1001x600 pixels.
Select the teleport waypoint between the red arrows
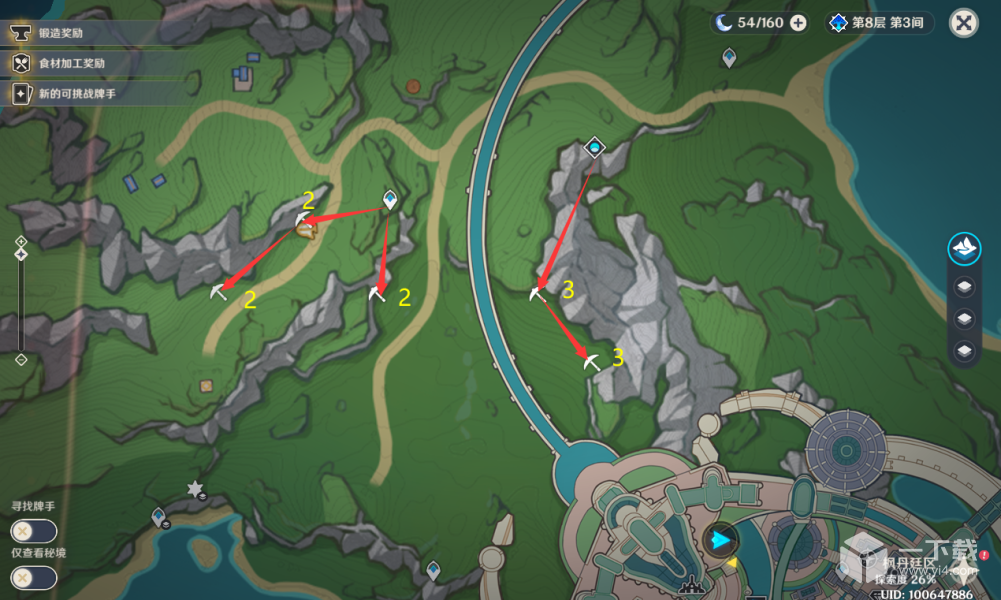pyautogui.click(x=390, y=200)
